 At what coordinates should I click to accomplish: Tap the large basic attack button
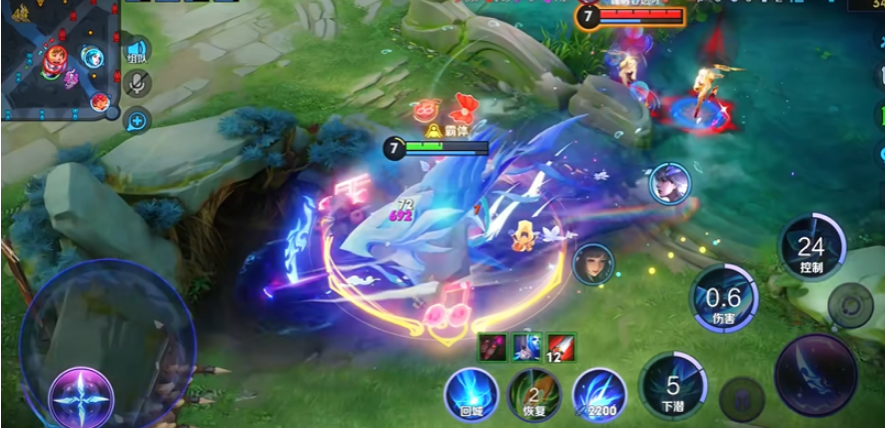pyautogui.click(x=815, y=373)
